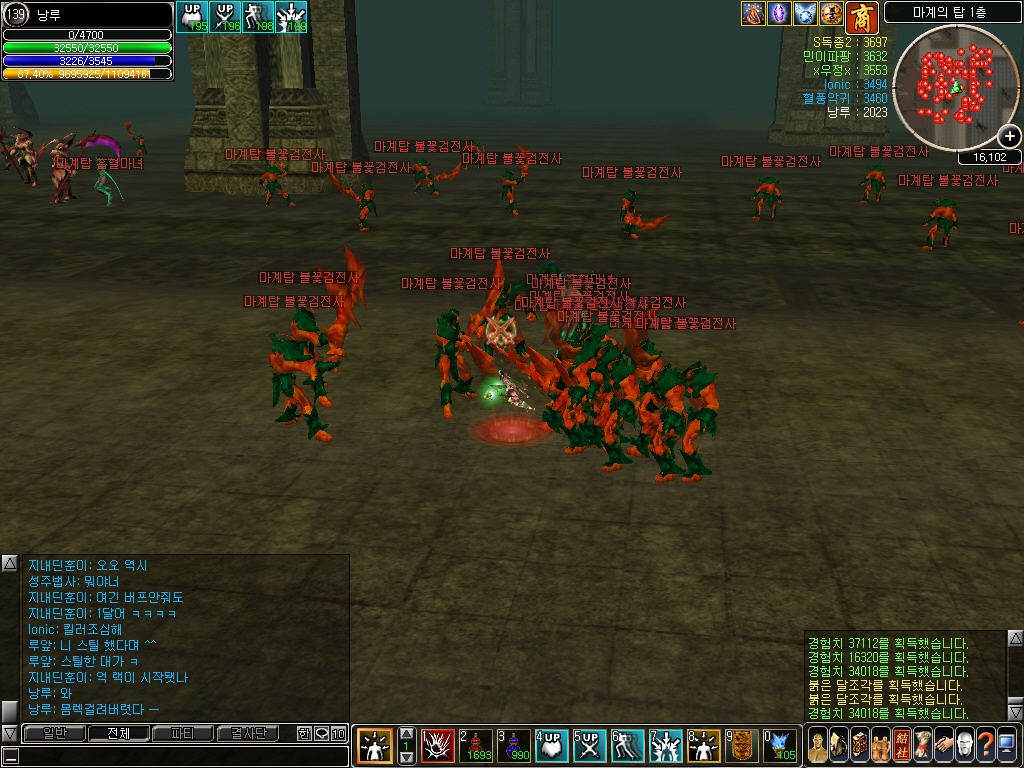Image resolution: width=1024 pixels, height=768 pixels.
Task: Open the 파티 chat tab
Action: pyautogui.click(x=183, y=733)
